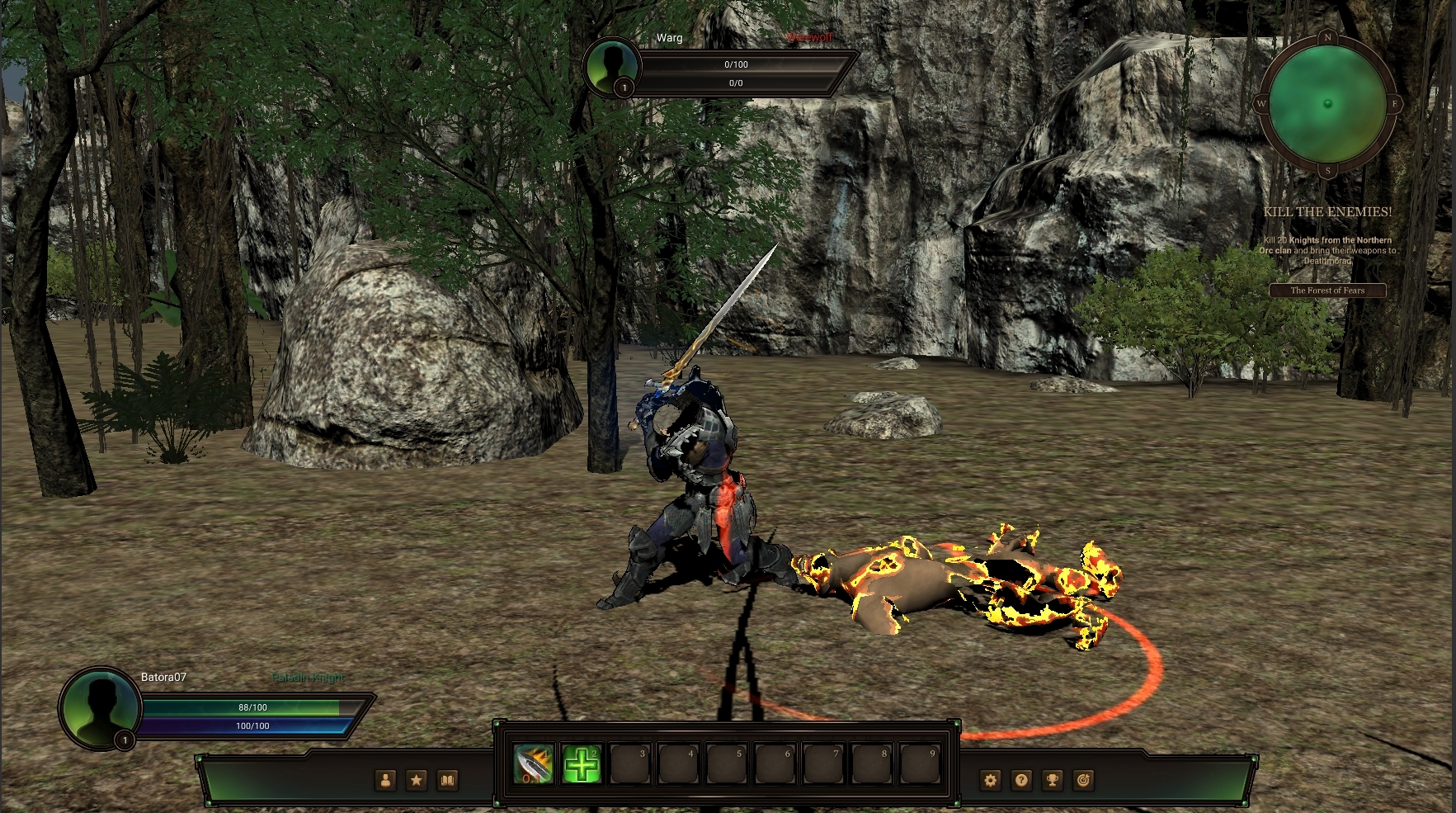Open settings with the gear icon
This screenshot has height=813, width=1456.
(991, 780)
